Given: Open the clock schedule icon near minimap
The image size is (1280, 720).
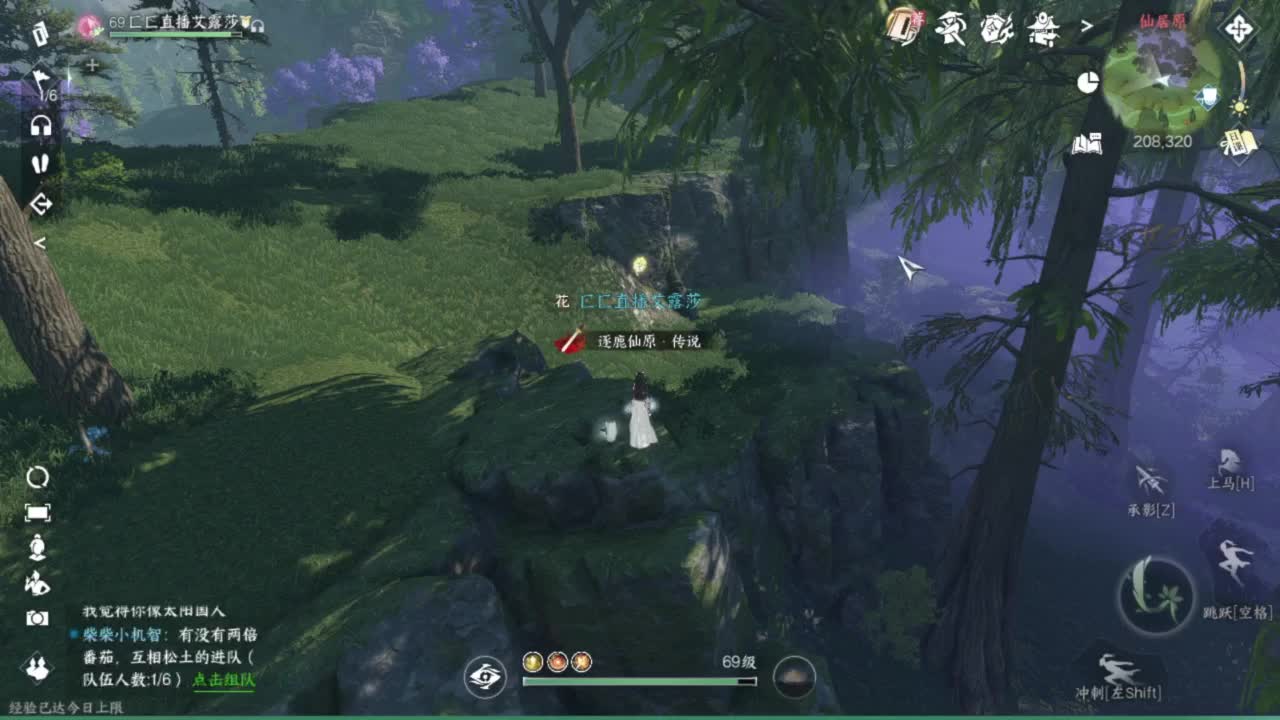Looking at the screenshot, I should point(1087,82).
